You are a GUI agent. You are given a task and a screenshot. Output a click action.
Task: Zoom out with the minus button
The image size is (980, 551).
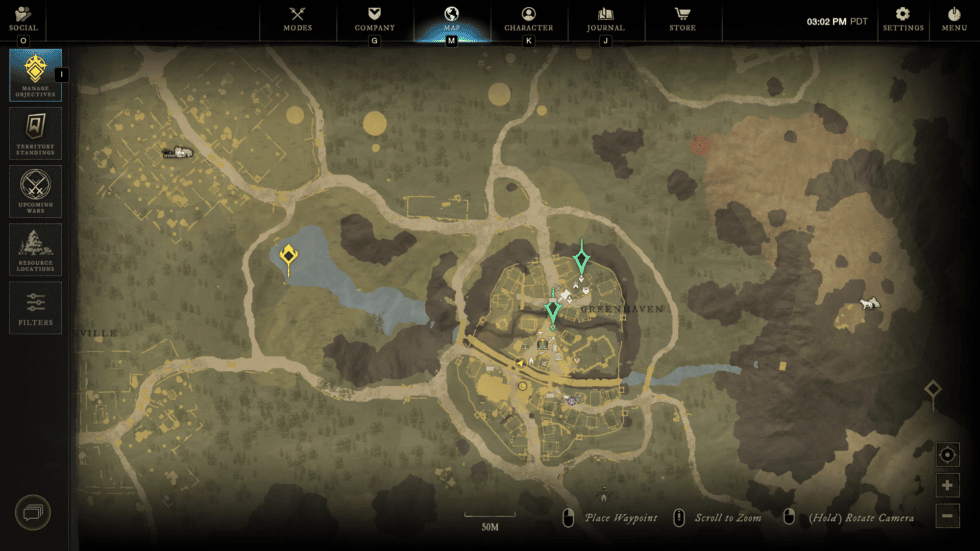pyautogui.click(x=948, y=516)
